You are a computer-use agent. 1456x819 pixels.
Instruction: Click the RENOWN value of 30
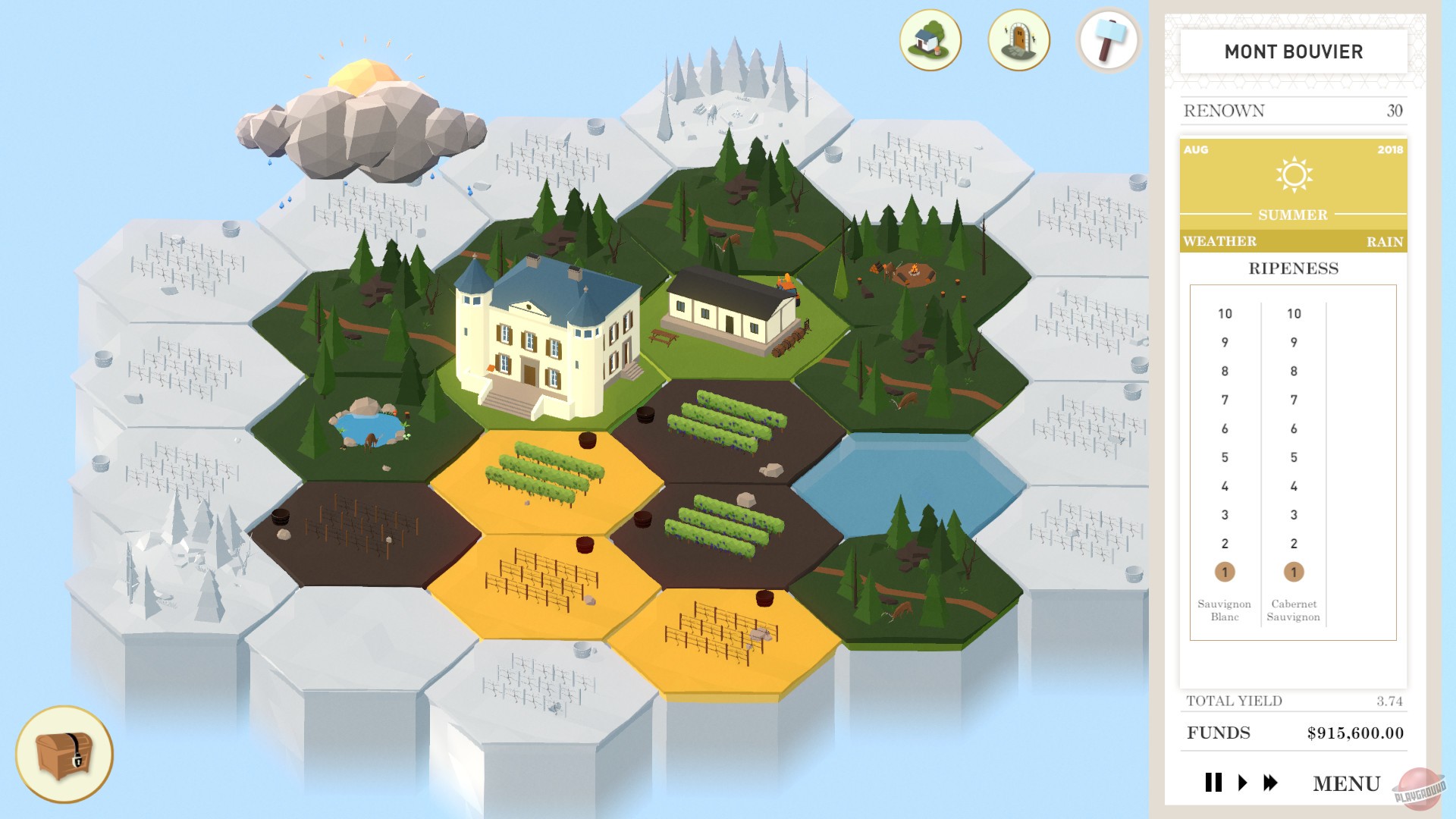[x=1395, y=111]
